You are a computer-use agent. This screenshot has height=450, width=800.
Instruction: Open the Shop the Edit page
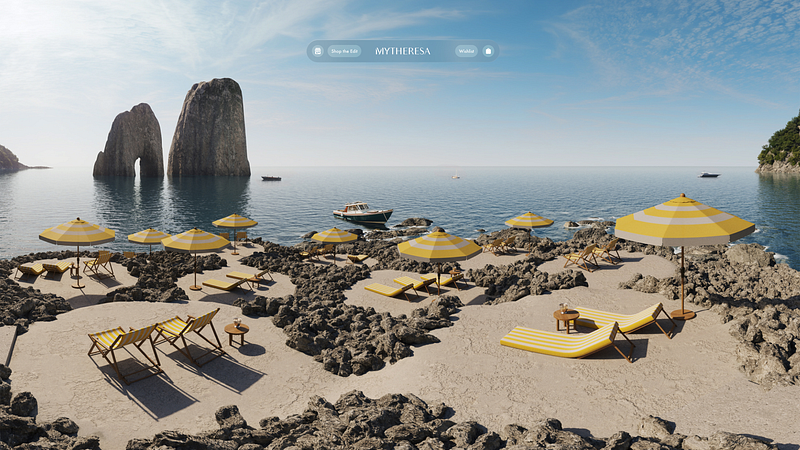point(344,51)
